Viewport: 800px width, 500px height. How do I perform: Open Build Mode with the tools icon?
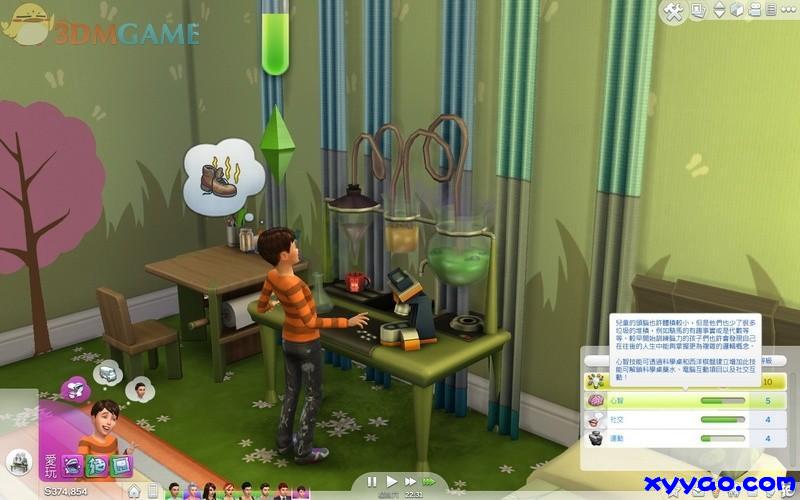[673, 10]
